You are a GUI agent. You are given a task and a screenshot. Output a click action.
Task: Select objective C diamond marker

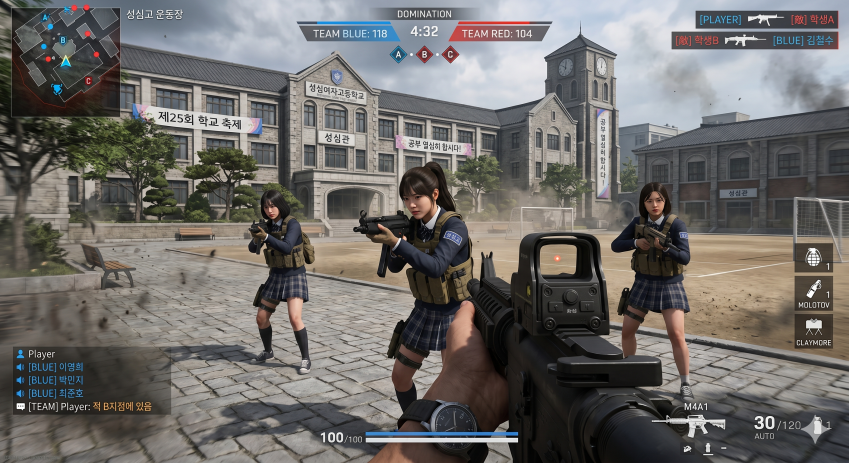[450, 54]
